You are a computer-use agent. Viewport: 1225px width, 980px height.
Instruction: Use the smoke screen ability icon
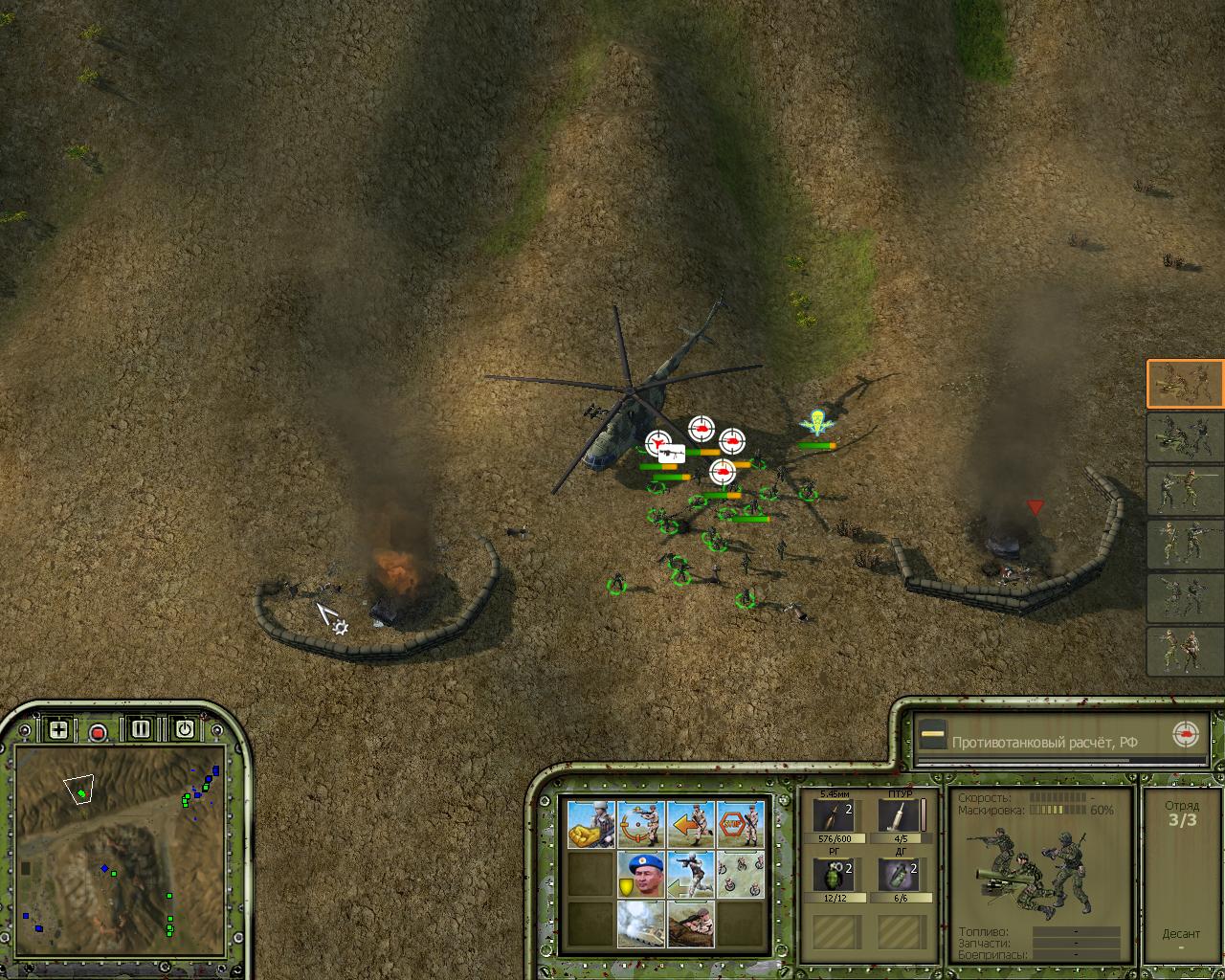(640, 924)
